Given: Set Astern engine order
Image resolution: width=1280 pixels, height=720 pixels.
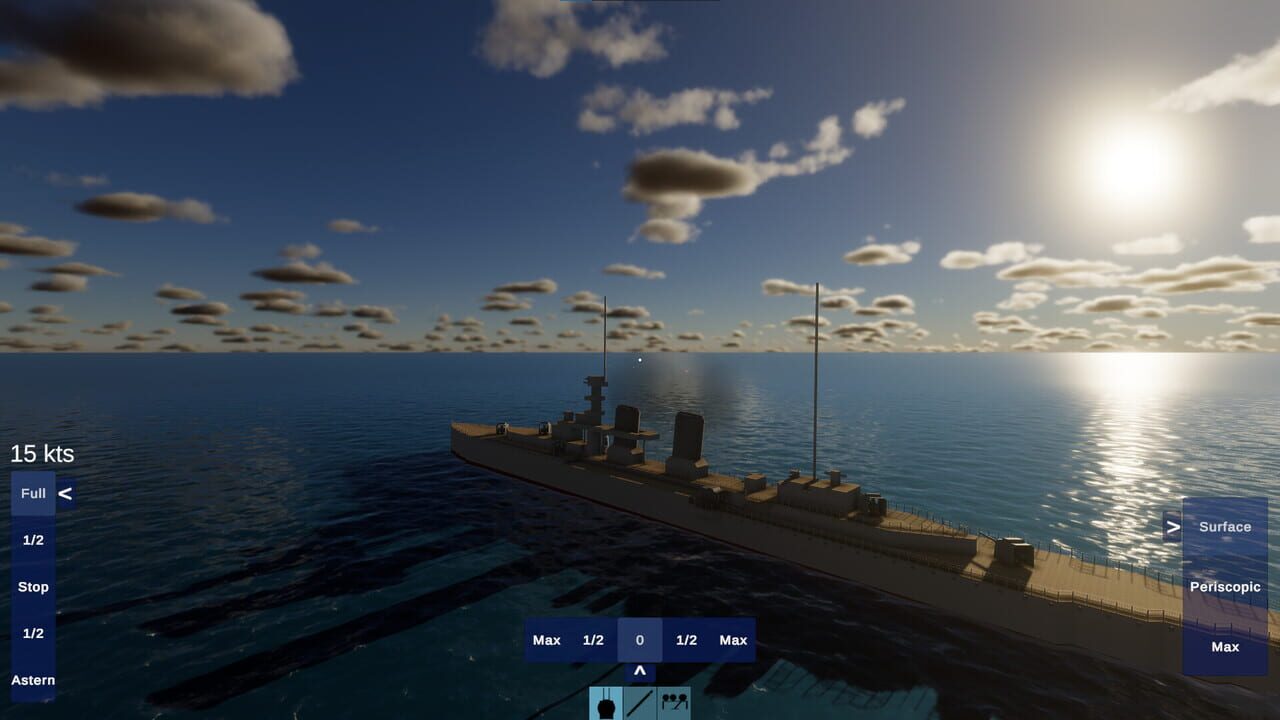Looking at the screenshot, I should click(x=33, y=679).
